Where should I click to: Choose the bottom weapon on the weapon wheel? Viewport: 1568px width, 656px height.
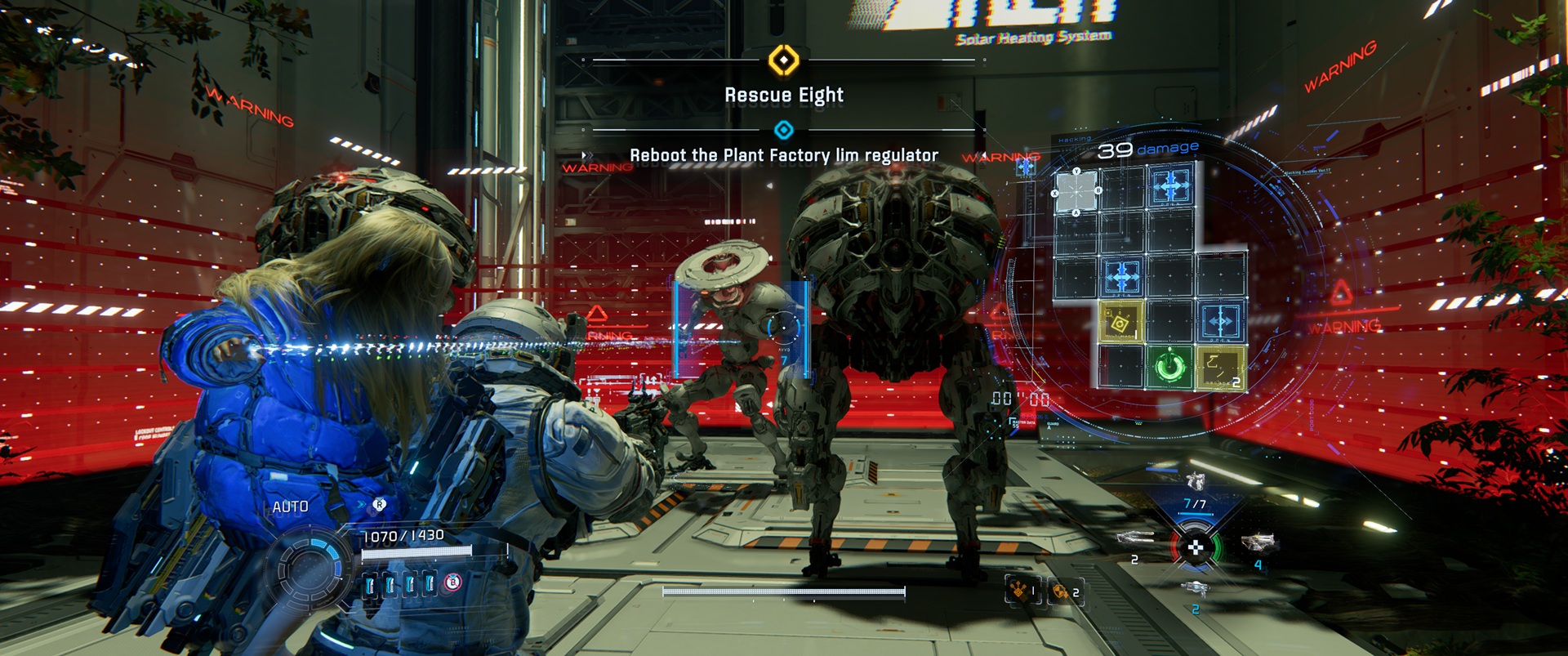pos(1194,588)
